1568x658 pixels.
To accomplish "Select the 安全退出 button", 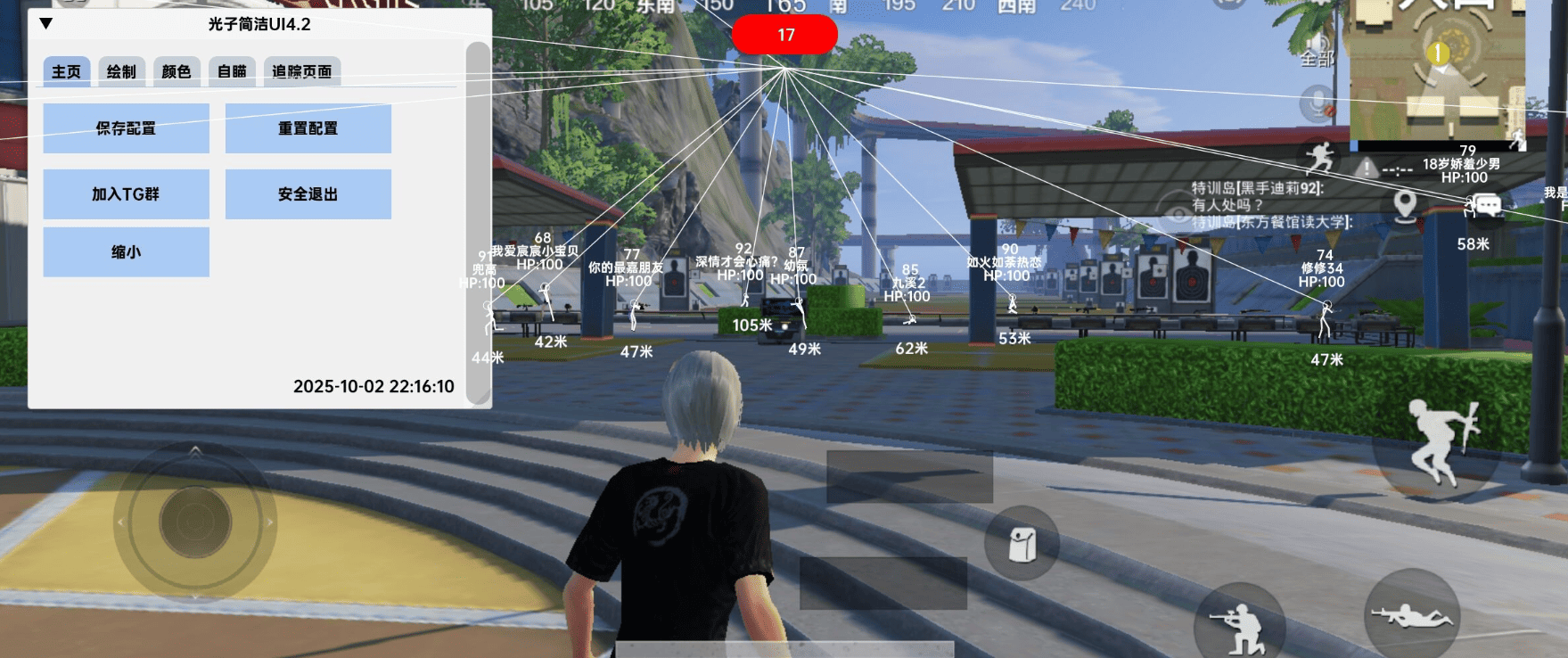I will pyautogui.click(x=308, y=194).
